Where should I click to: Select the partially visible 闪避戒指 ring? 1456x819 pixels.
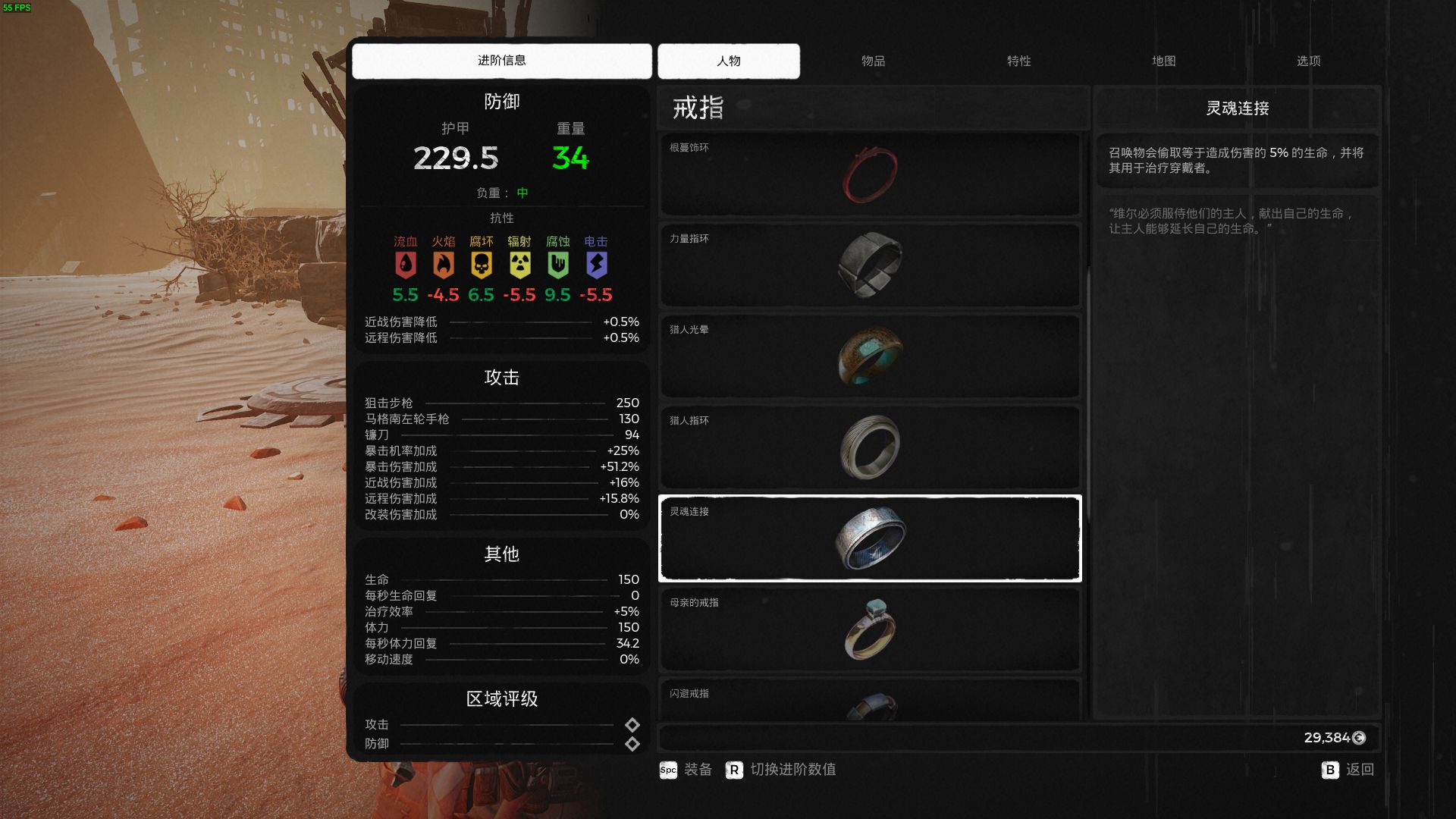(x=870, y=701)
